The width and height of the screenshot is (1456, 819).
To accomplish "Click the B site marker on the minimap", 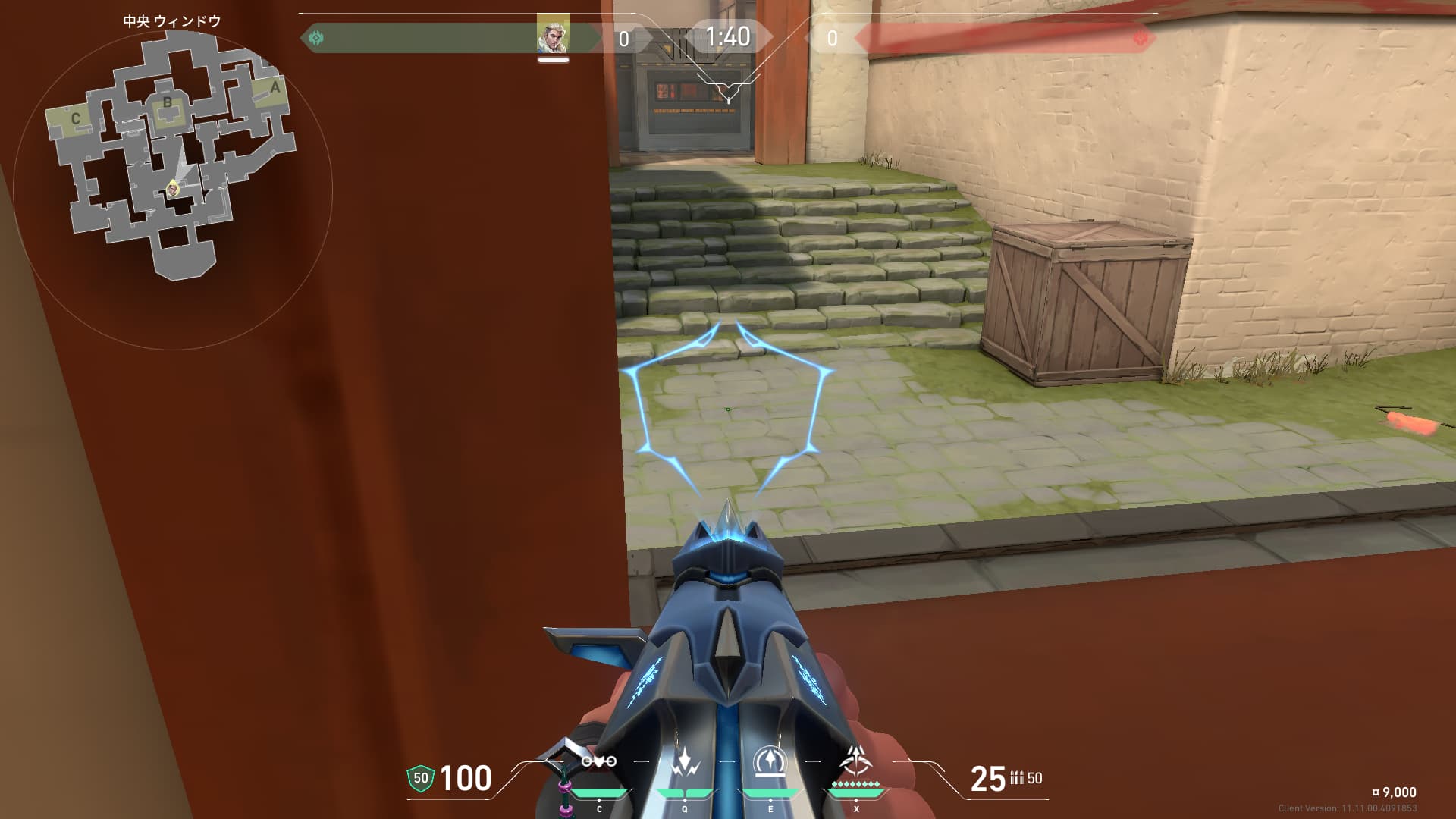I will (168, 104).
